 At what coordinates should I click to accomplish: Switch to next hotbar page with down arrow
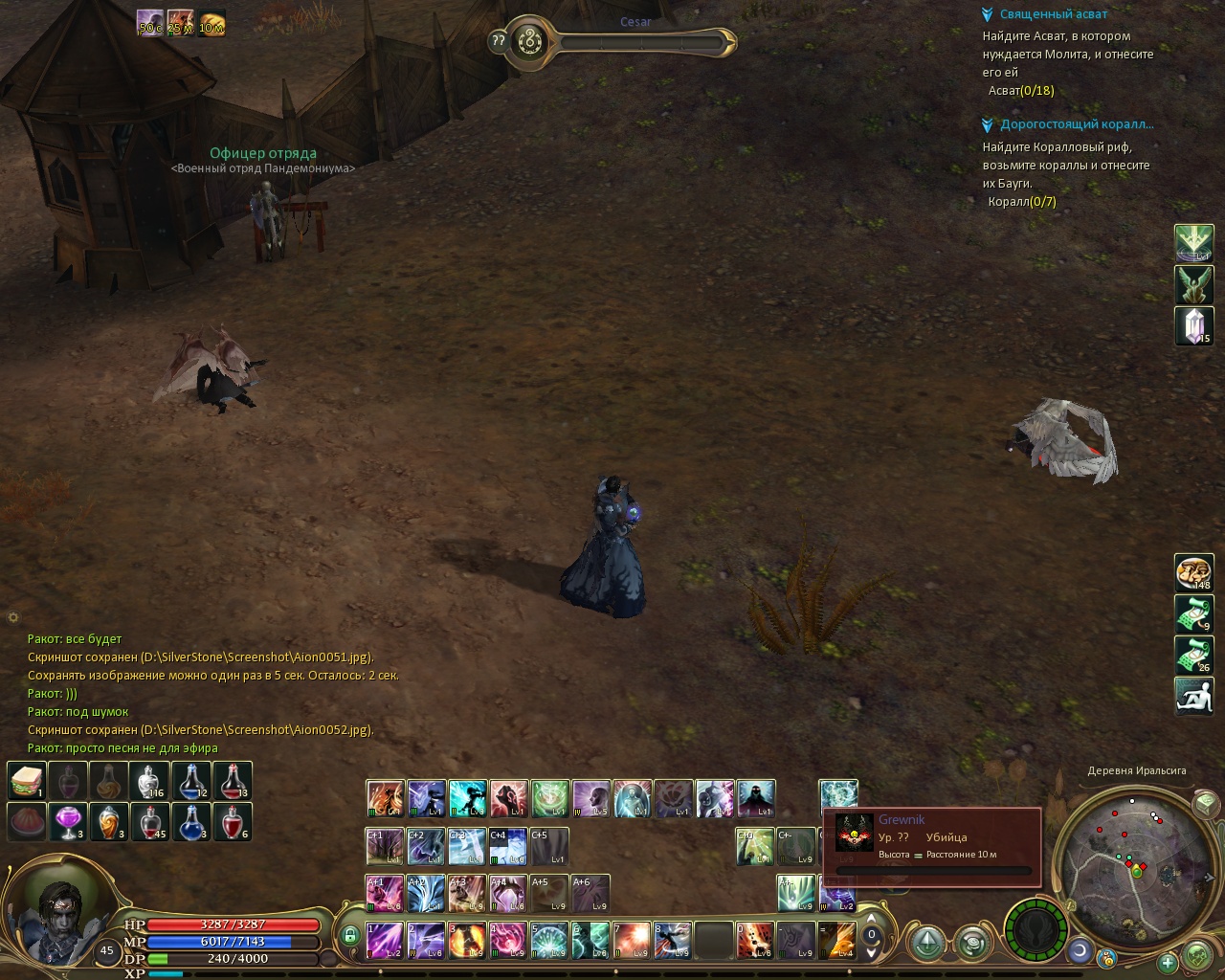(x=871, y=953)
